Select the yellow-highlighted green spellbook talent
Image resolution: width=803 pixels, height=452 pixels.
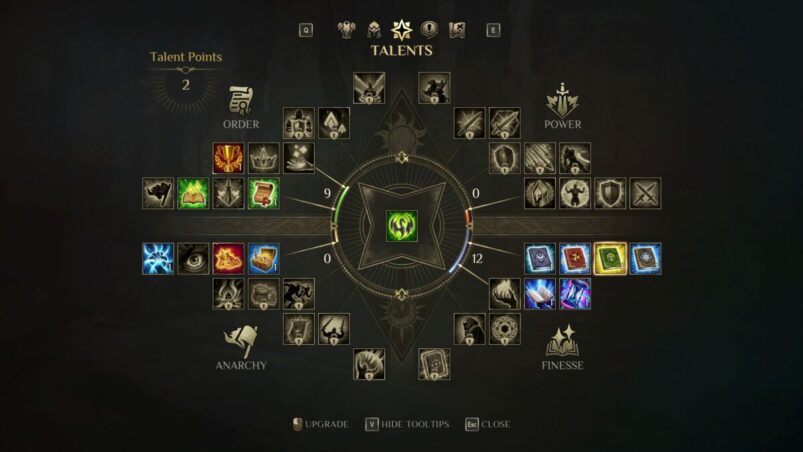tap(610, 258)
